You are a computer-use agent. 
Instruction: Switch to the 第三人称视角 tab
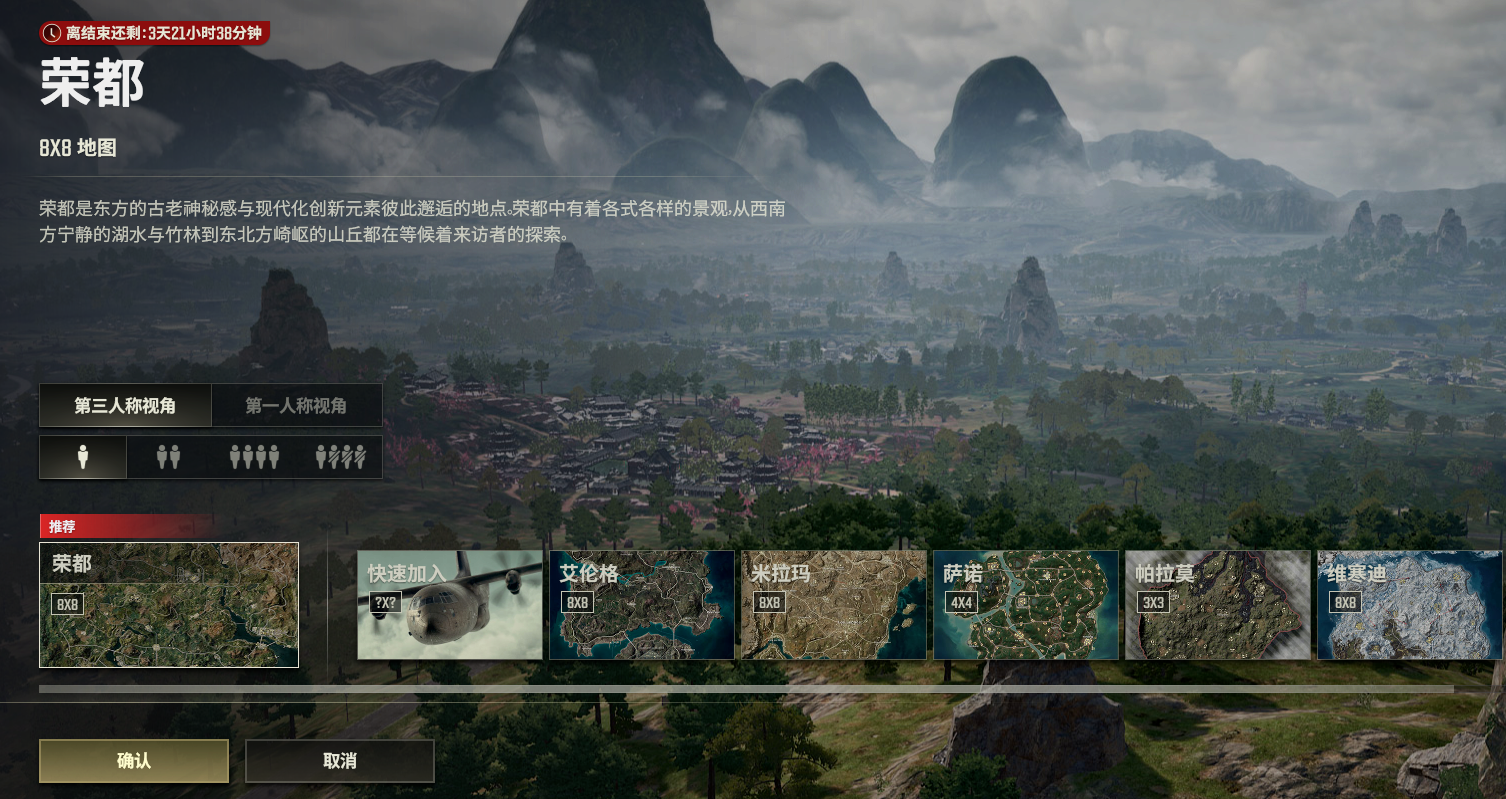124,405
